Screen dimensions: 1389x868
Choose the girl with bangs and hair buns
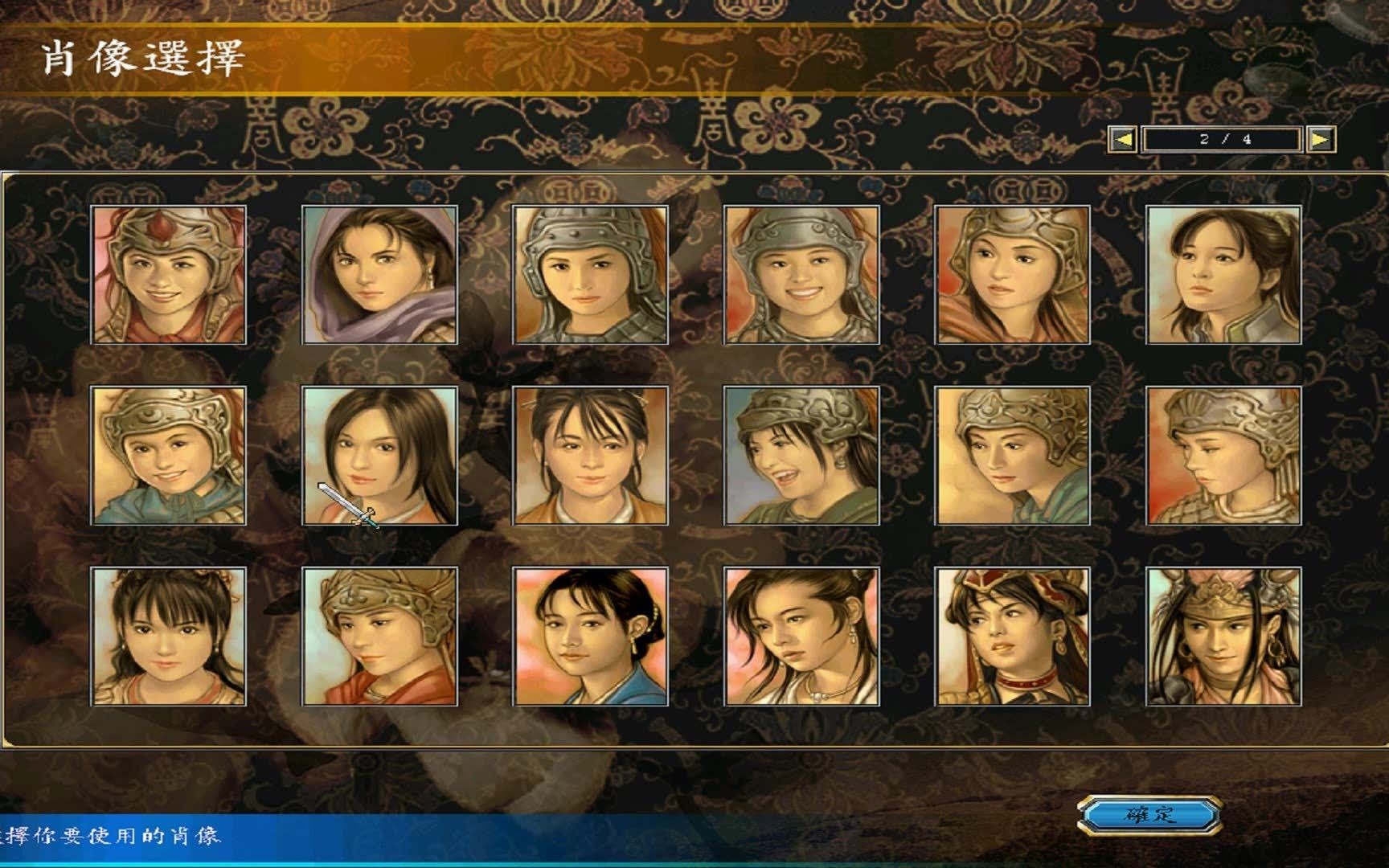tap(169, 637)
